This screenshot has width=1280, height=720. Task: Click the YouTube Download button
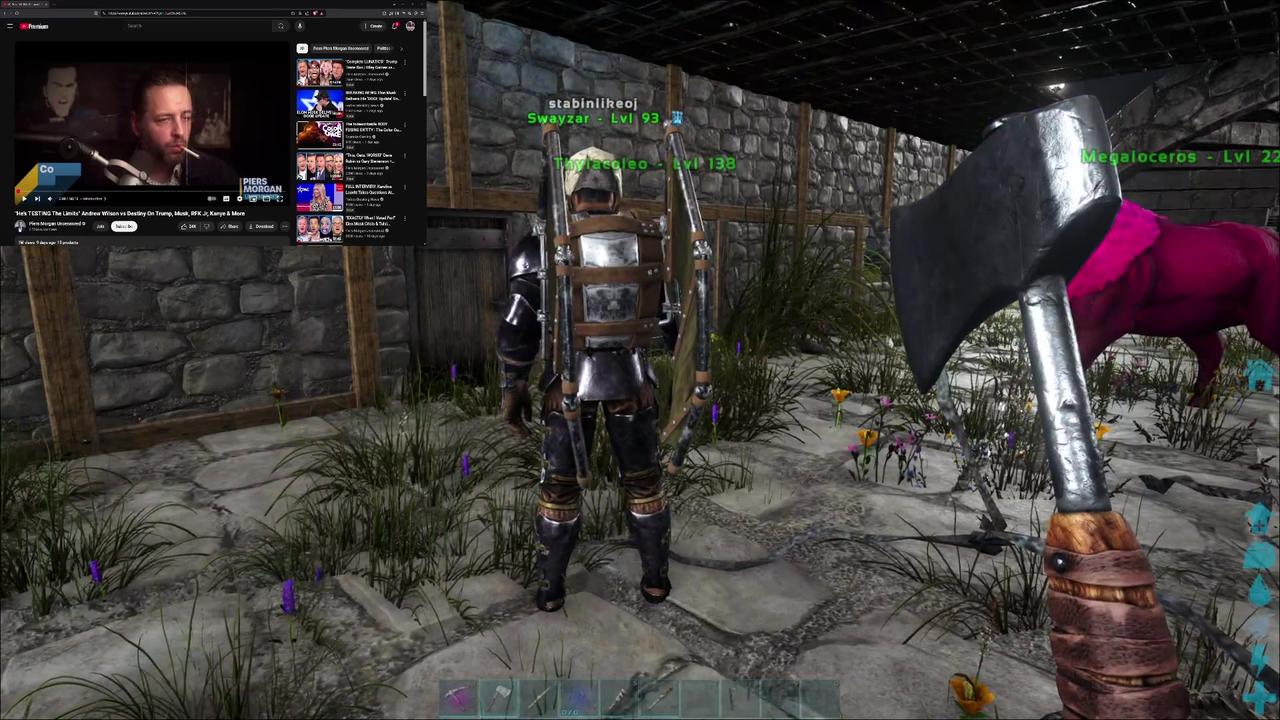(262, 227)
